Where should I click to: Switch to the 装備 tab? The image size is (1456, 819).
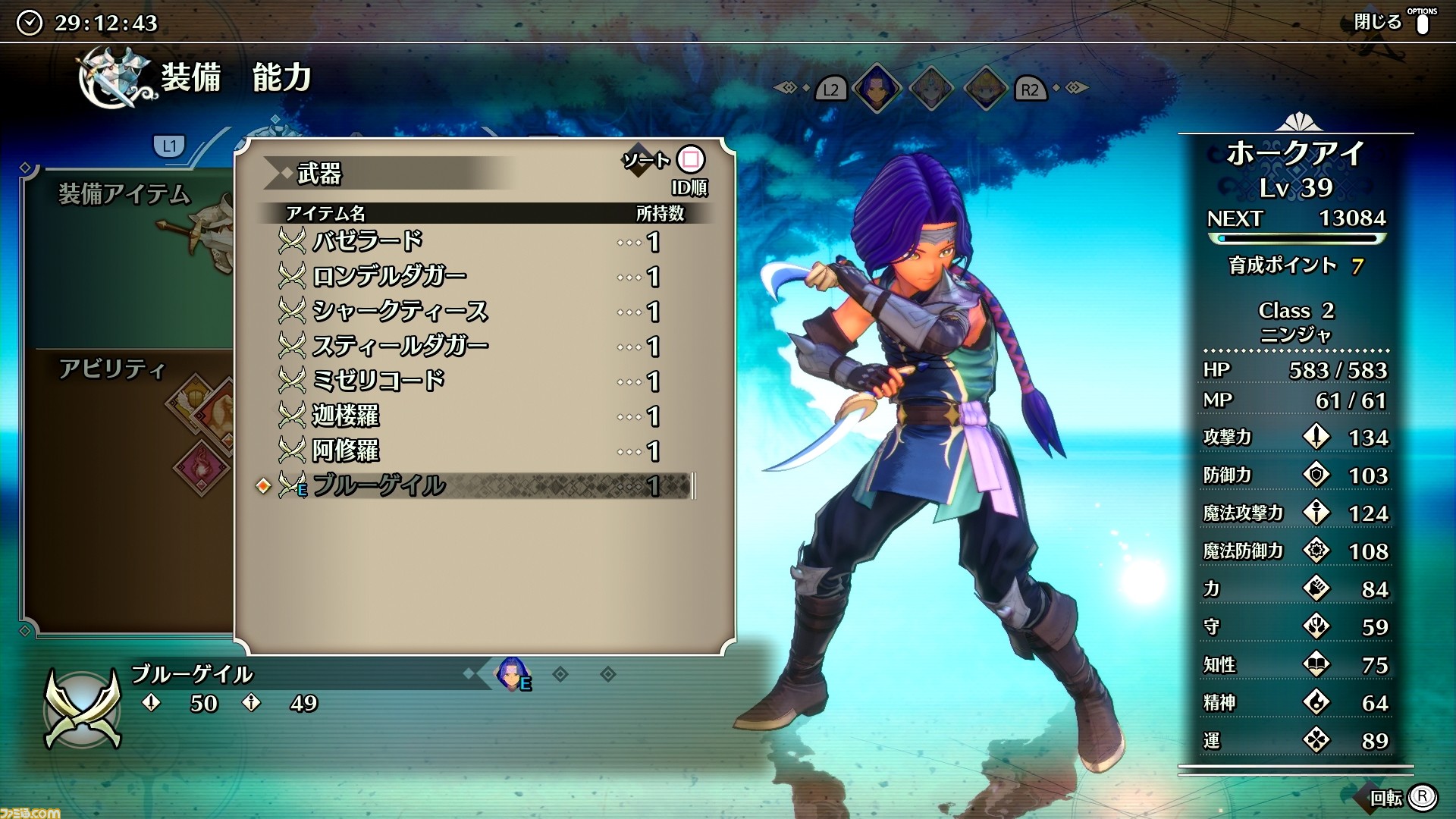190,78
